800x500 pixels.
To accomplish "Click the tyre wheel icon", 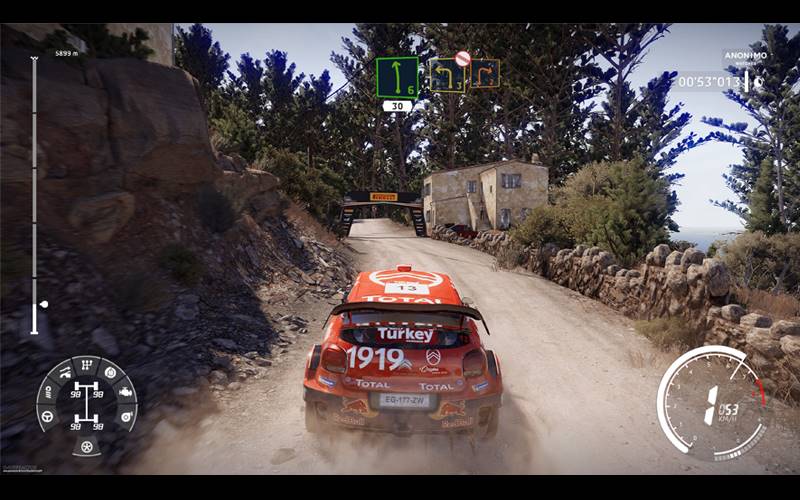I will click(87, 448).
